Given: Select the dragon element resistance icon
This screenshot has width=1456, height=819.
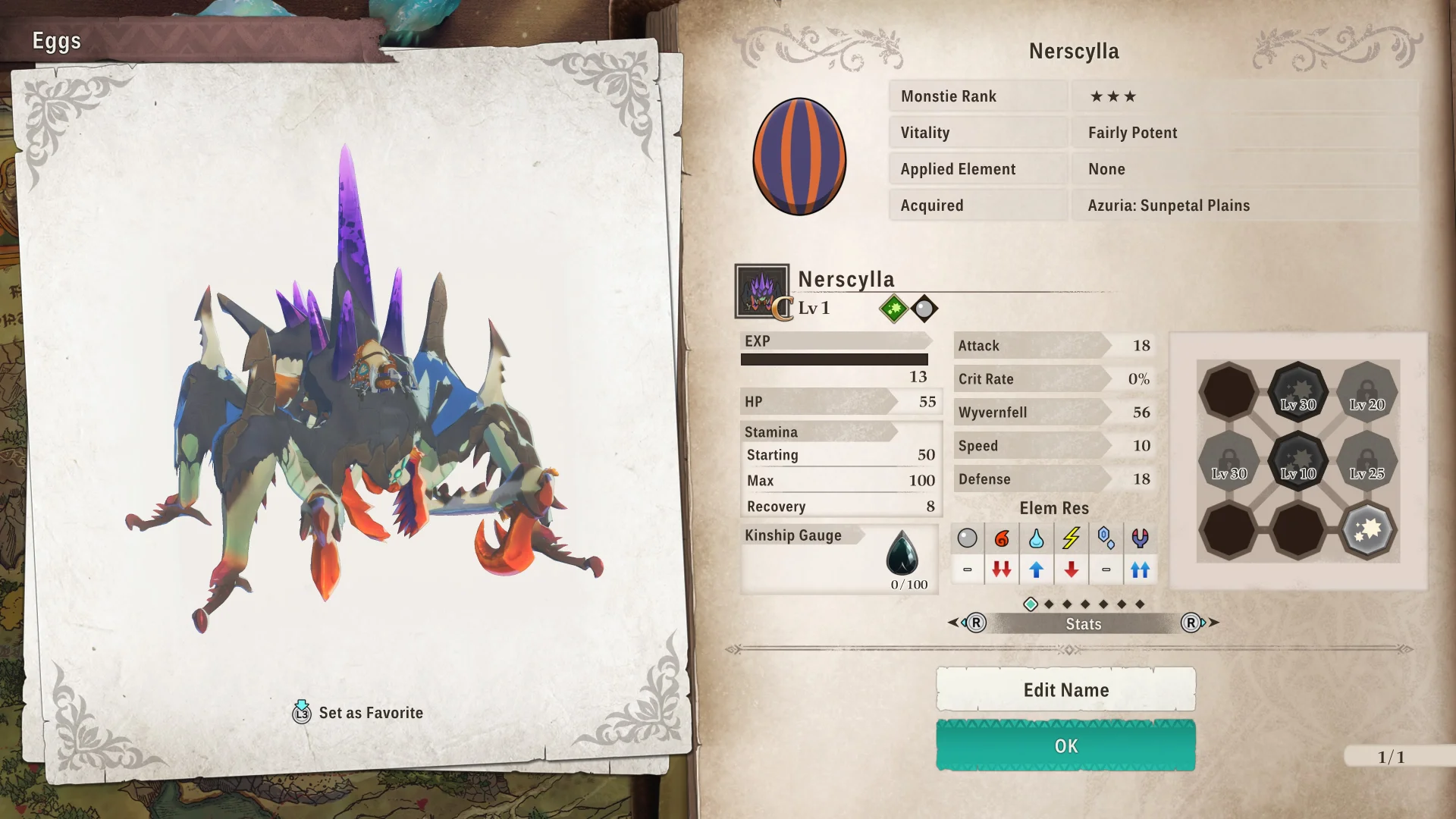Looking at the screenshot, I should 1140,538.
